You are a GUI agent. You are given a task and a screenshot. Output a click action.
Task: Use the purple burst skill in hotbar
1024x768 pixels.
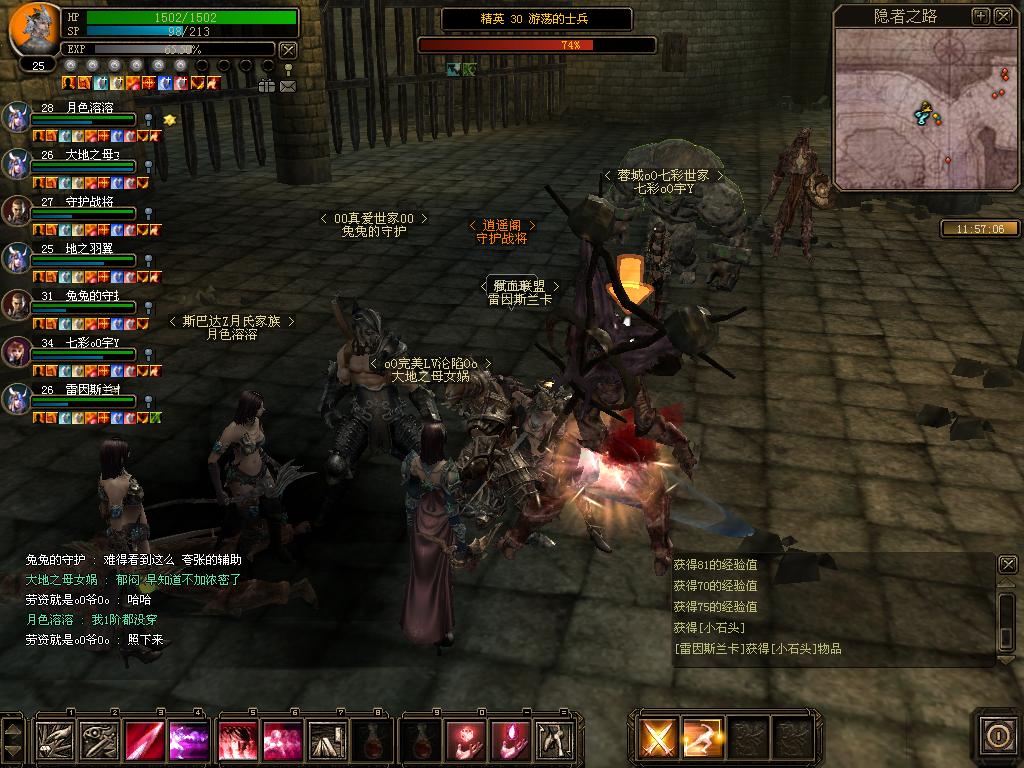(189, 740)
